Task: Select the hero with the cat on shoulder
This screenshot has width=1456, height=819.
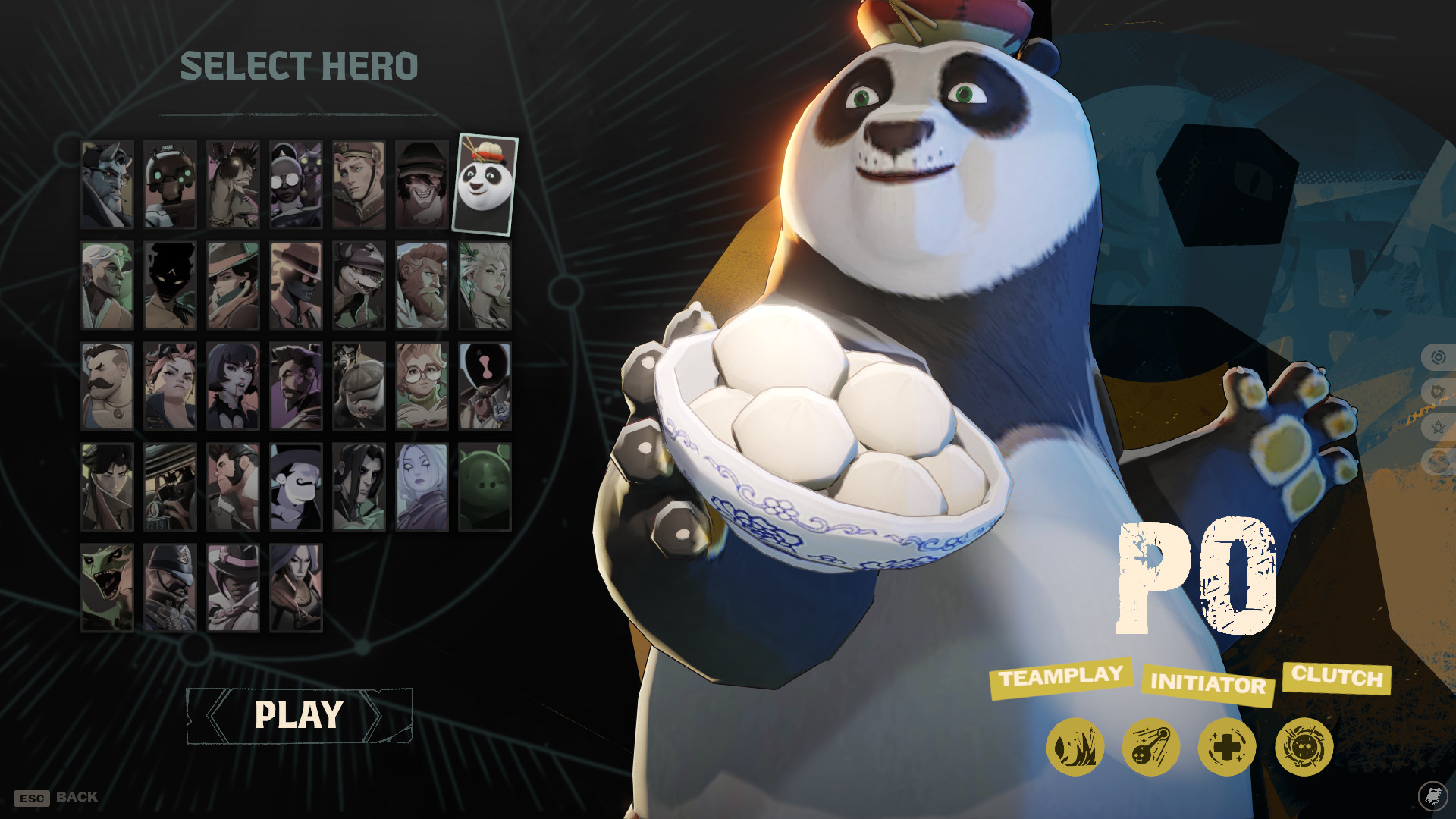Action: coord(296,184)
